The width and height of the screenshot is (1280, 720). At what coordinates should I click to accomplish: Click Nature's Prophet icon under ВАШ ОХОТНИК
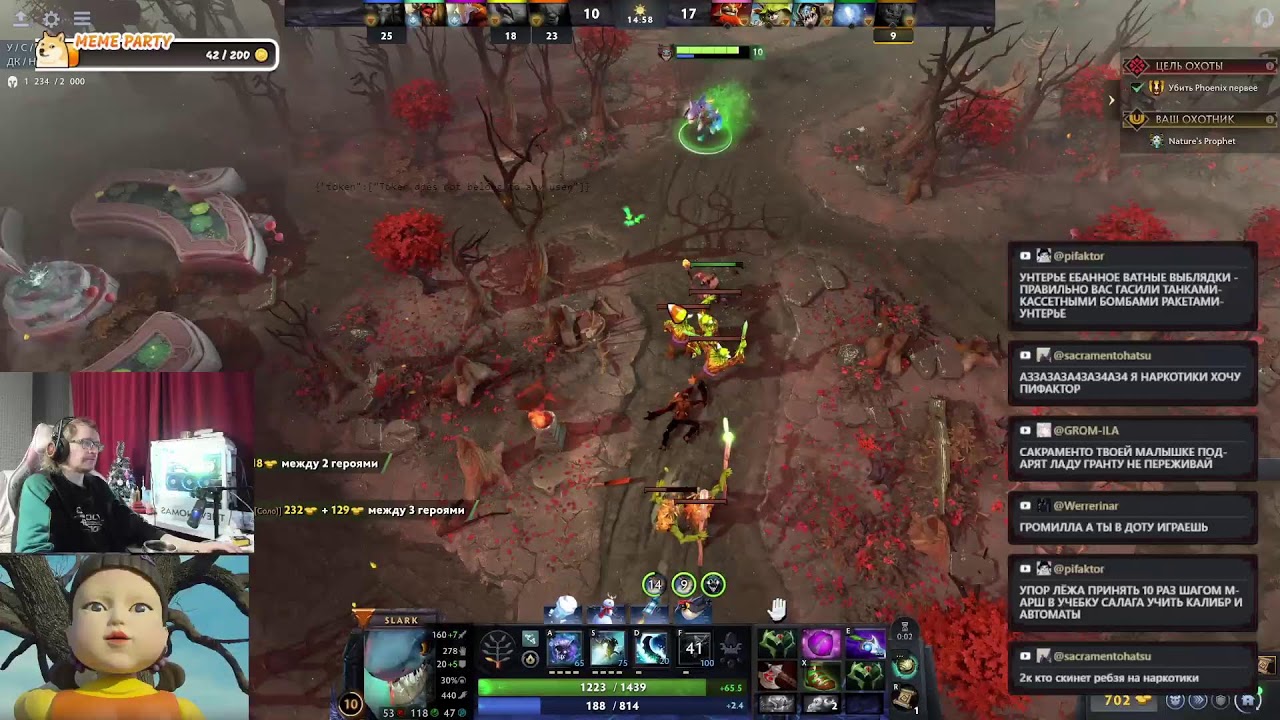coord(1157,141)
